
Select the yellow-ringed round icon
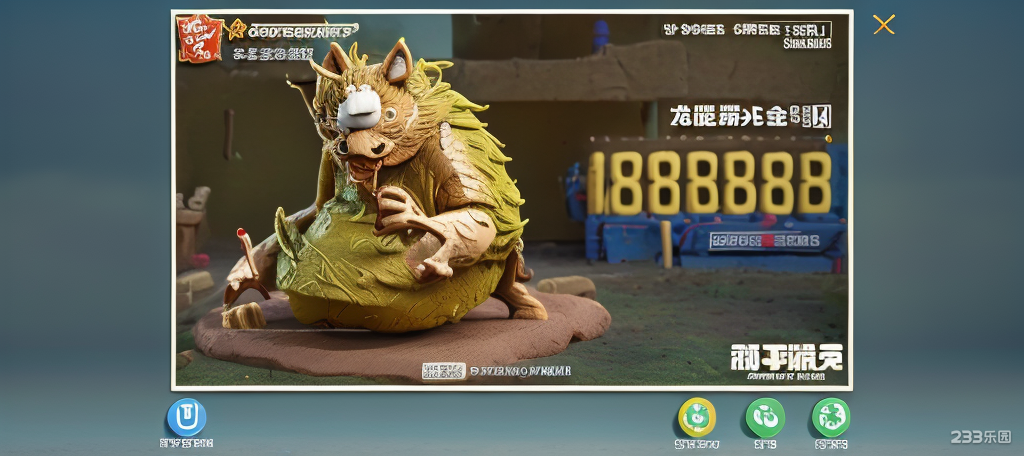coord(697,417)
